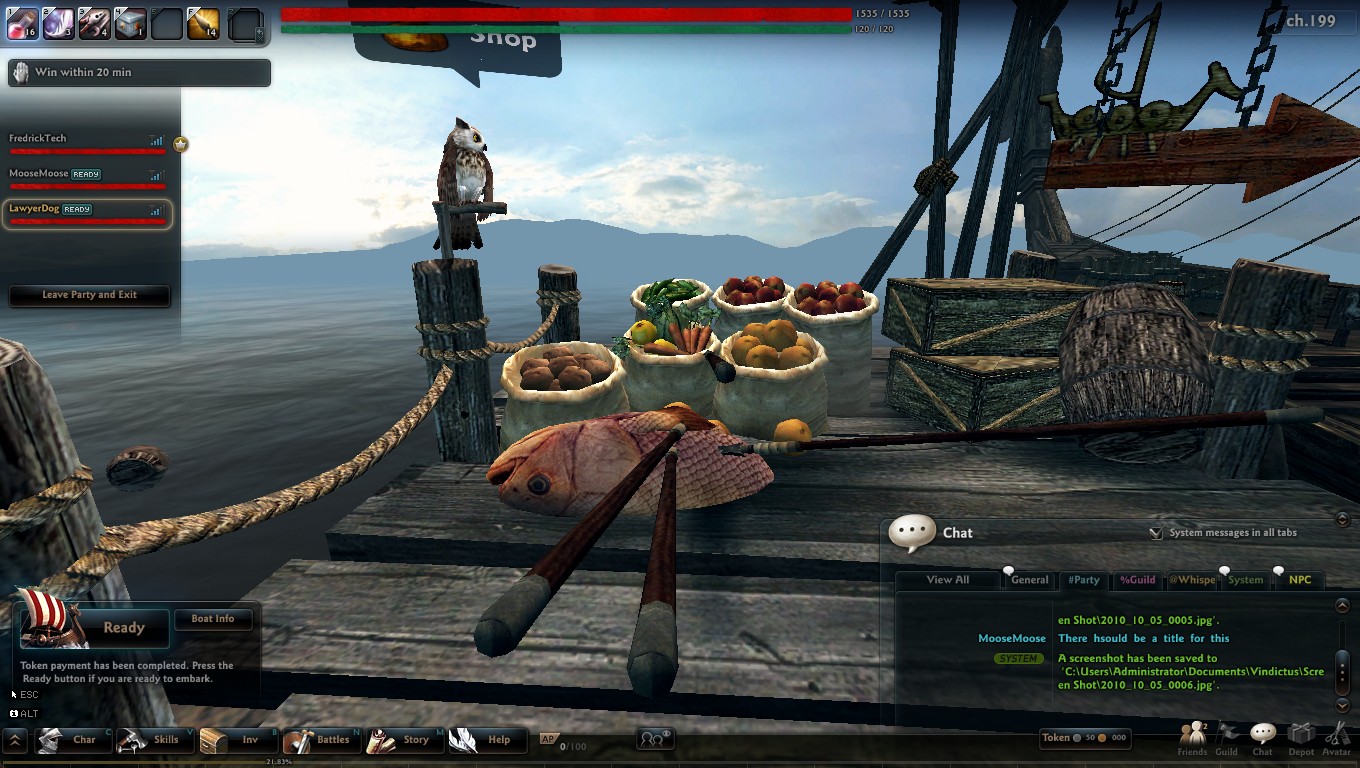This screenshot has height=768, width=1360.
Task: Switch to the #Party chat tab
Action: pyautogui.click(x=1083, y=580)
